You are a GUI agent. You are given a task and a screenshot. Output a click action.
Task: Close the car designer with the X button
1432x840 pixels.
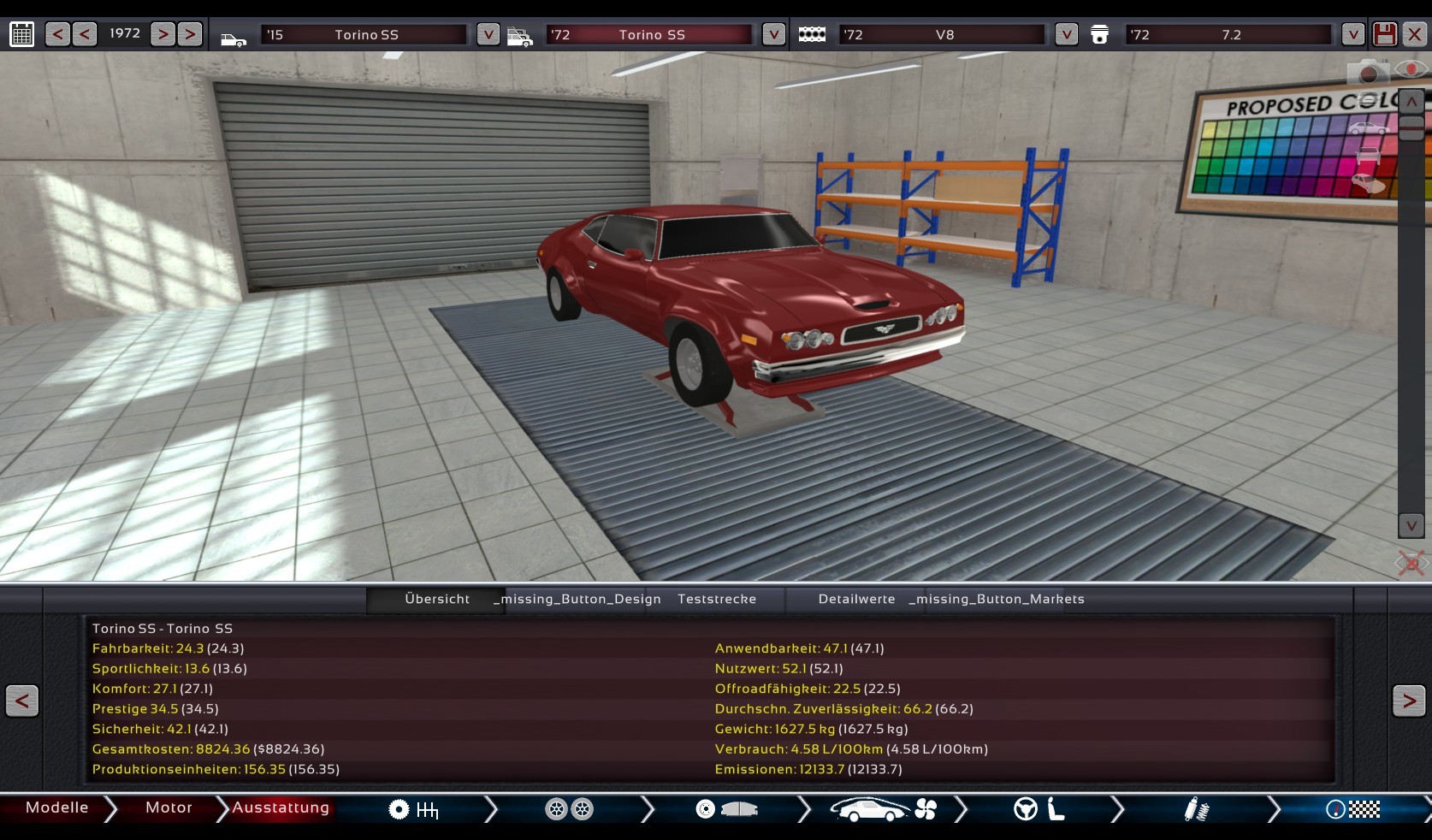point(1415,34)
